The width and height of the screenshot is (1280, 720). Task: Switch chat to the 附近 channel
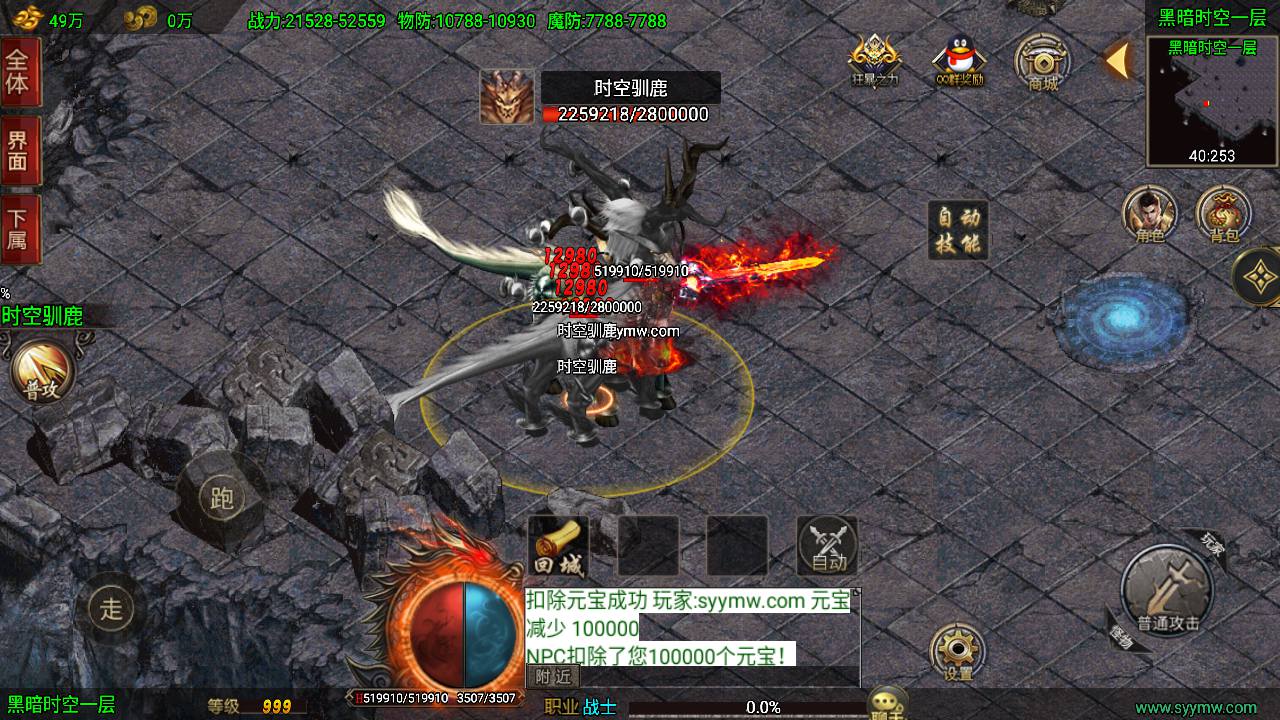552,677
